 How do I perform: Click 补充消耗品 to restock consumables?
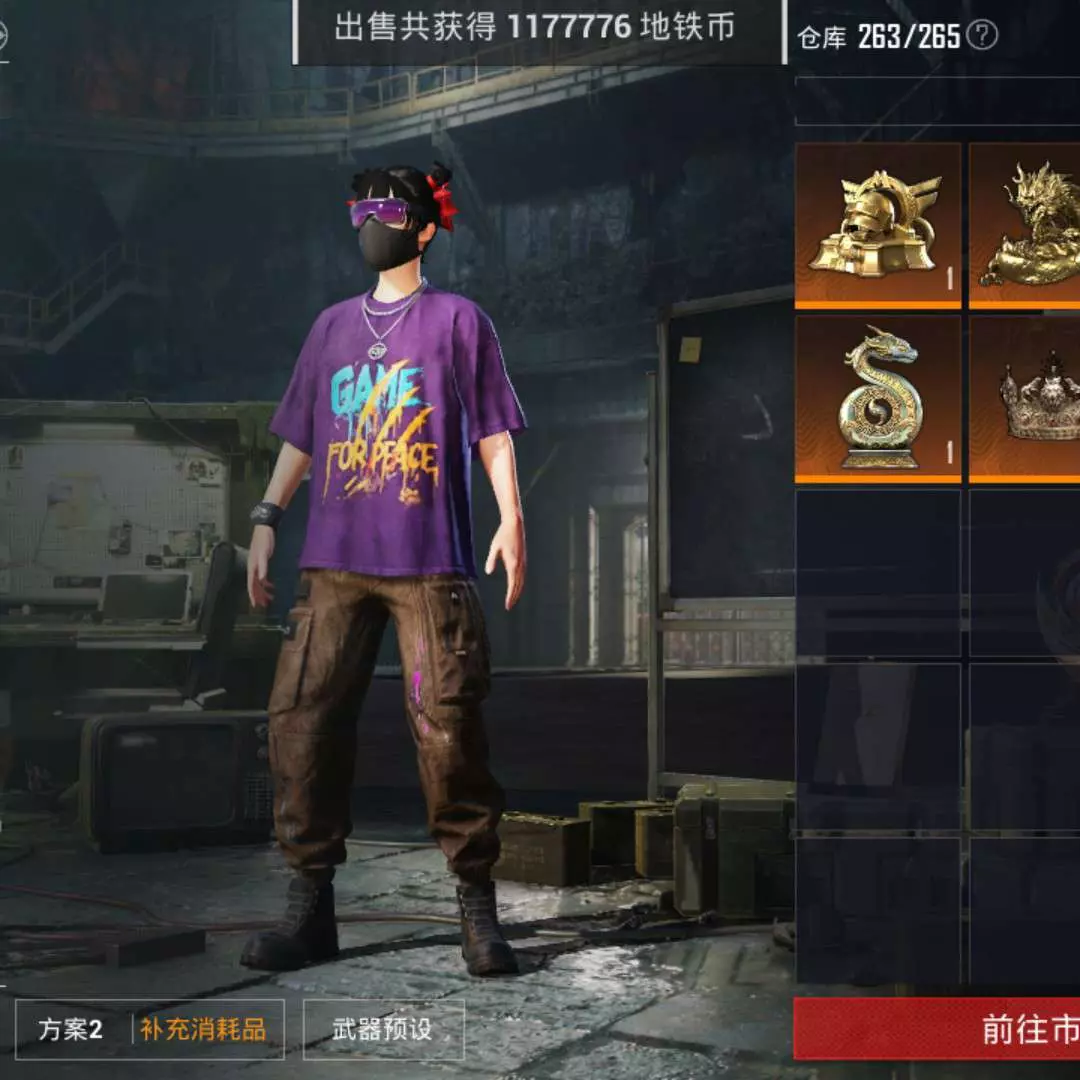pyautogui.click(x=204, y=1030)
